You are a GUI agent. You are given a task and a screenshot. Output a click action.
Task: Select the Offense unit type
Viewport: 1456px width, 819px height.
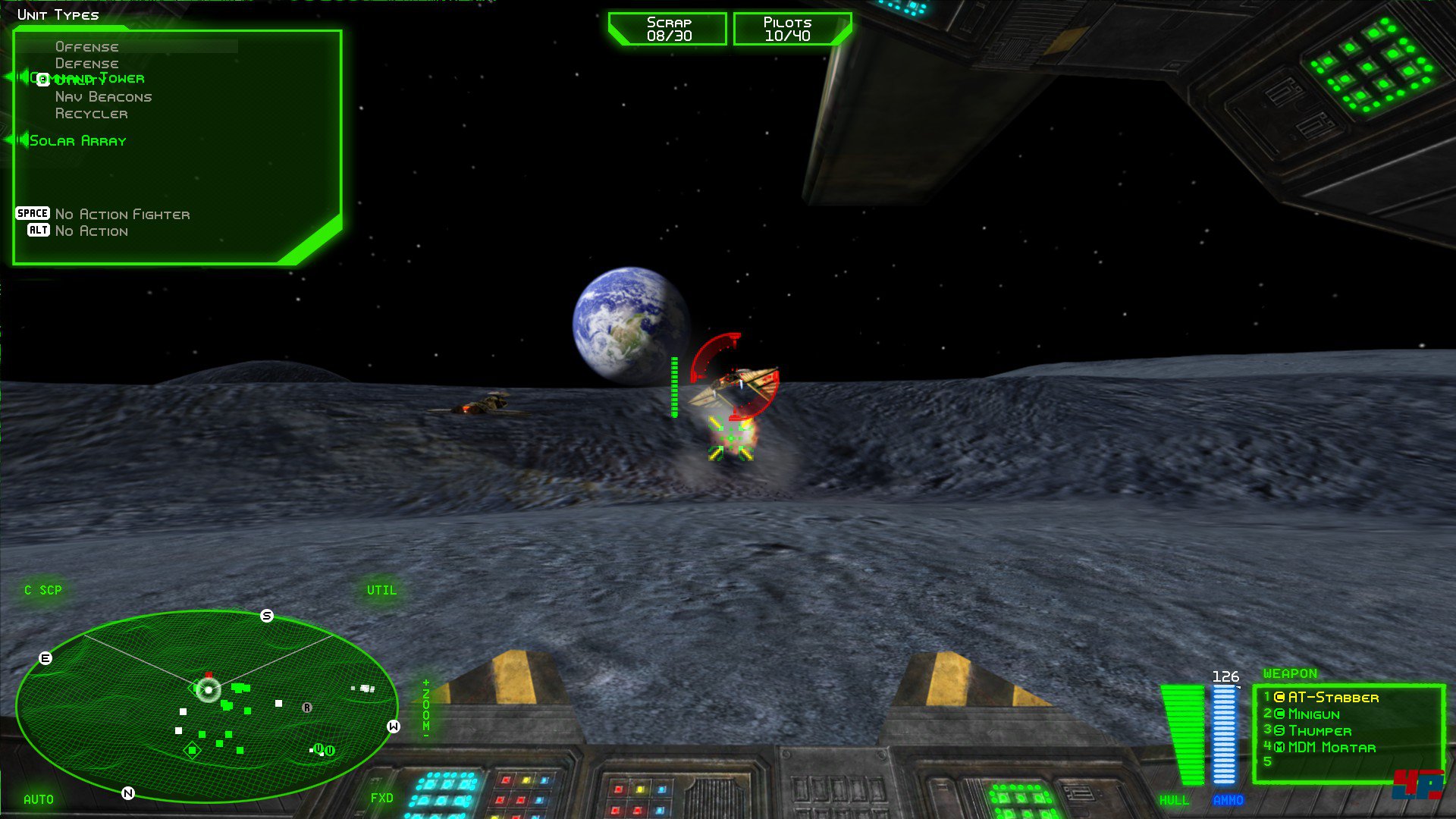tap(86, 47)
